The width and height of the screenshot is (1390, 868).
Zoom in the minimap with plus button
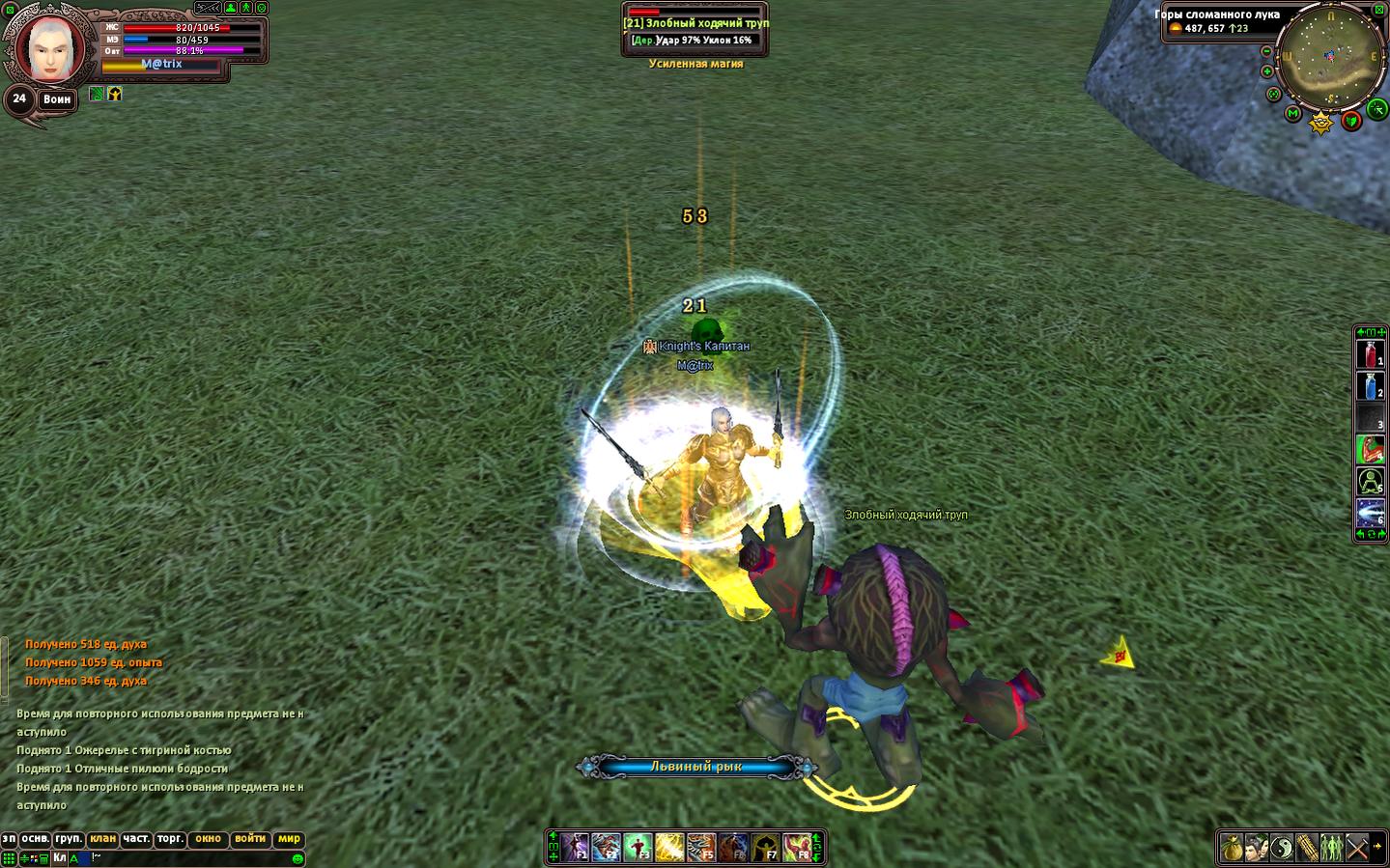coord(1268,70)
